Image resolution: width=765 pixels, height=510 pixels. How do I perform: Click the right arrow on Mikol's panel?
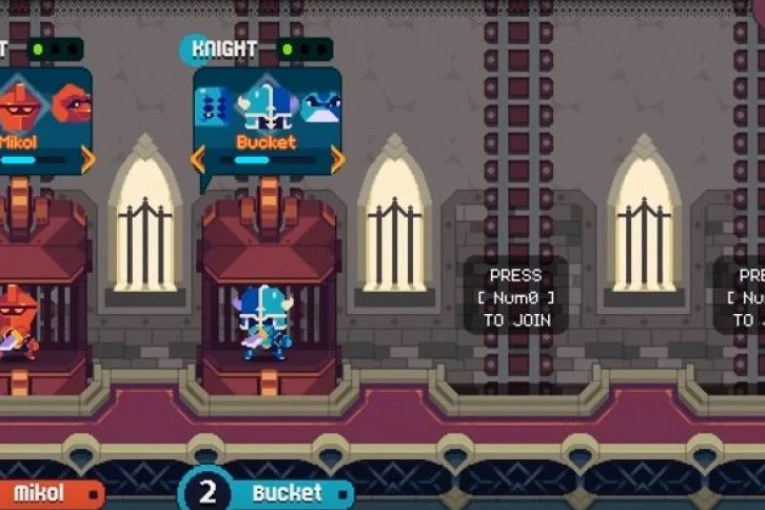pyautogui.click(x=88, y=158)
